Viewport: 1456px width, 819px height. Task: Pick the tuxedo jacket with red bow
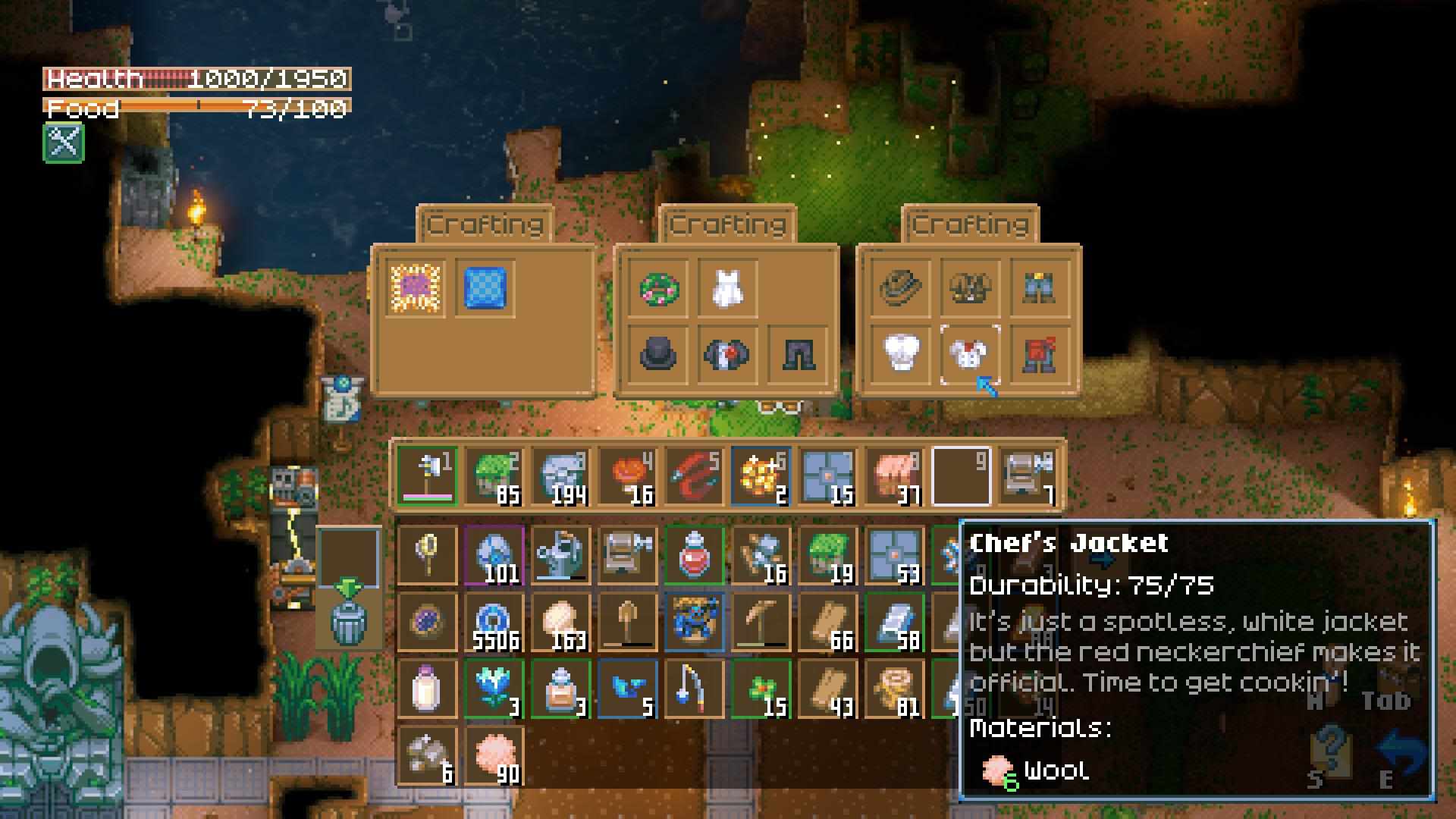click(x=726, y=354)
